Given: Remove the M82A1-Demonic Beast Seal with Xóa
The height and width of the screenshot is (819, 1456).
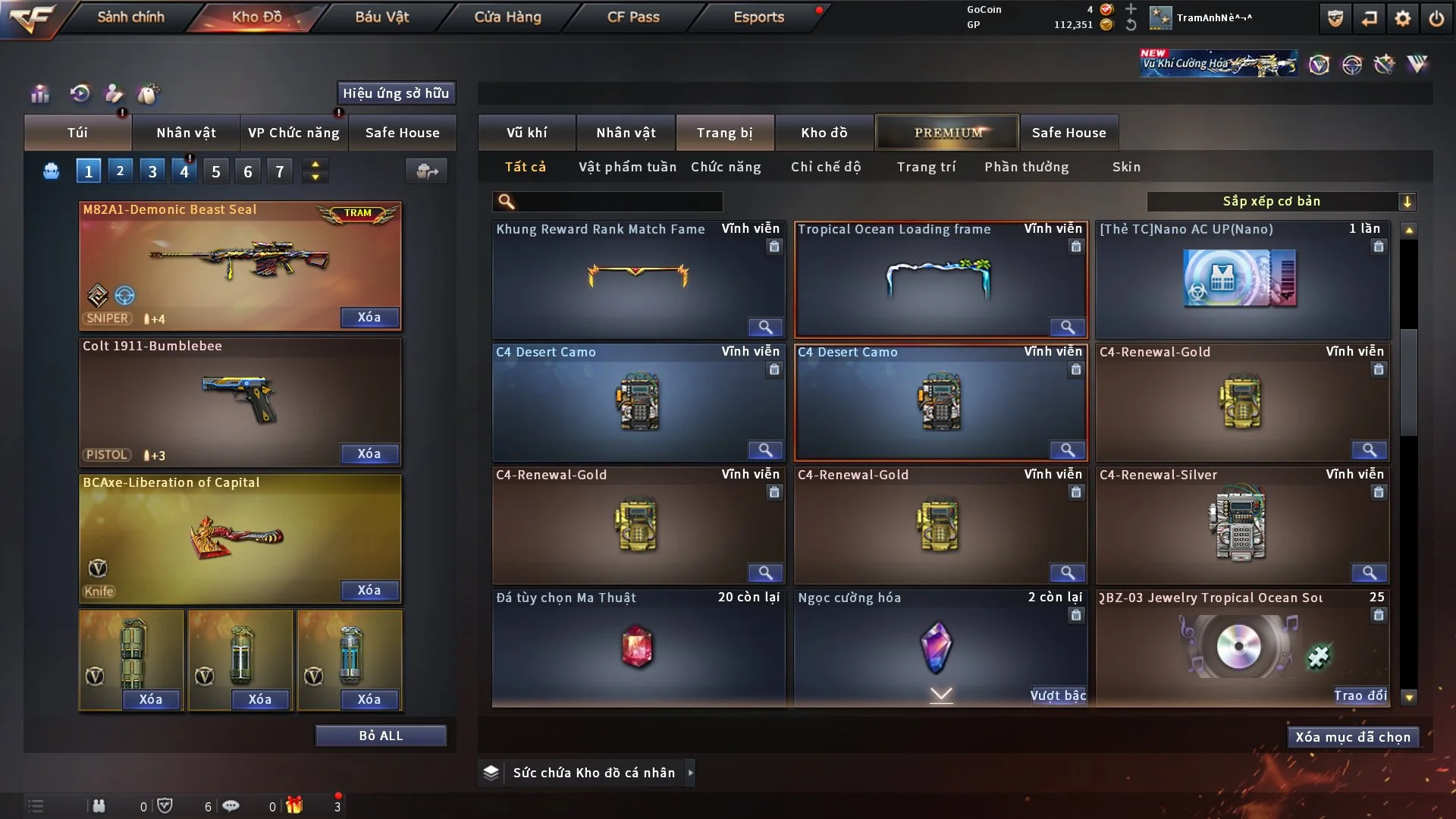Looking at the screenshot, I should click(369, 317).
